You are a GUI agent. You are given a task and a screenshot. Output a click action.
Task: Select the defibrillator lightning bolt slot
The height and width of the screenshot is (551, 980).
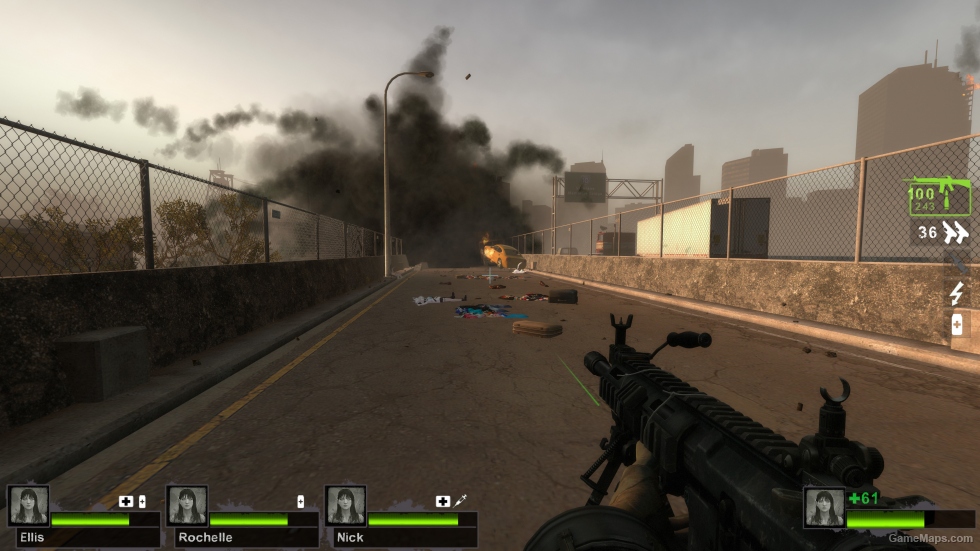[957, 293]
